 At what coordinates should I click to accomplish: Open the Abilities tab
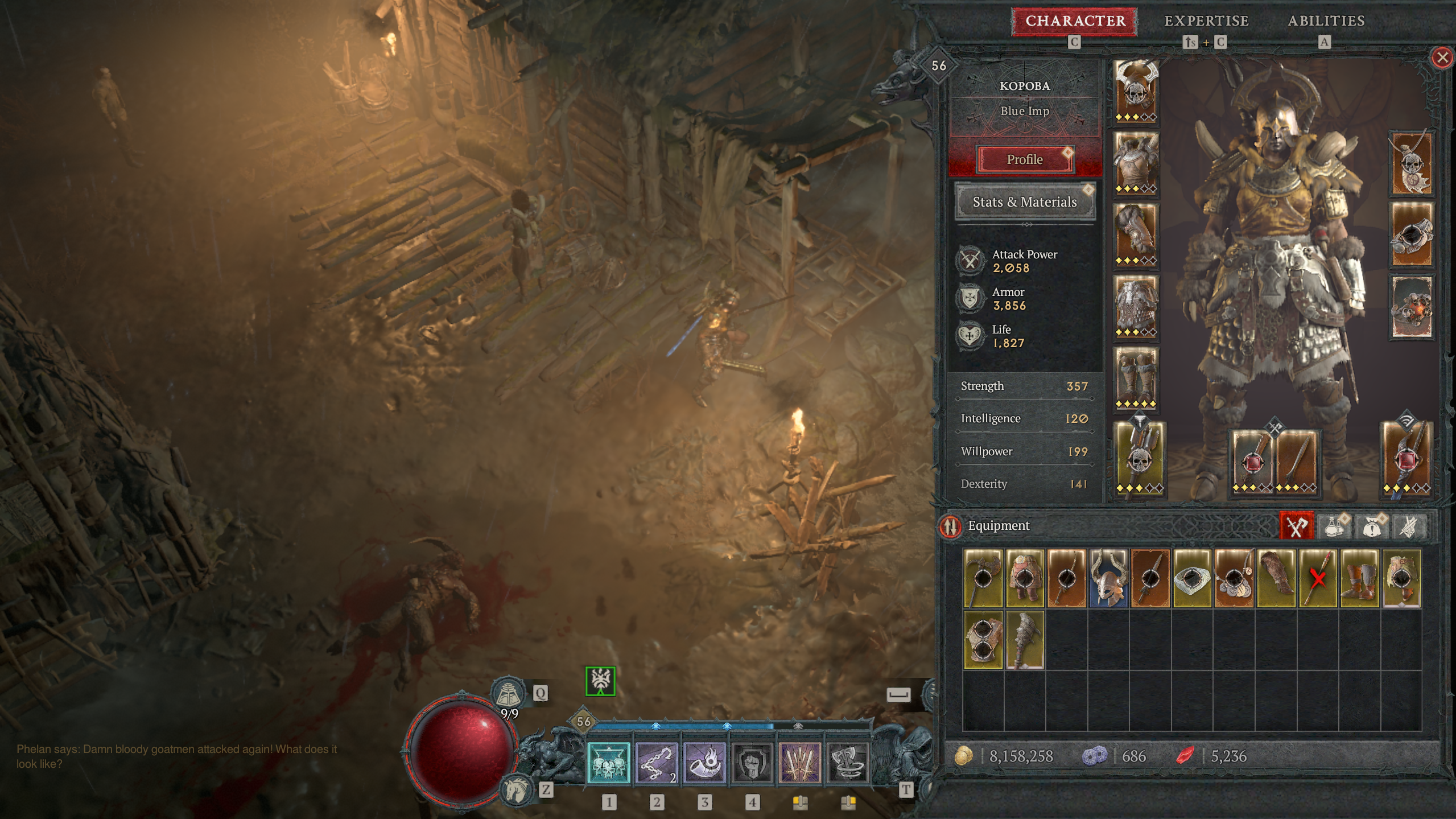[x=1326, y=21]
